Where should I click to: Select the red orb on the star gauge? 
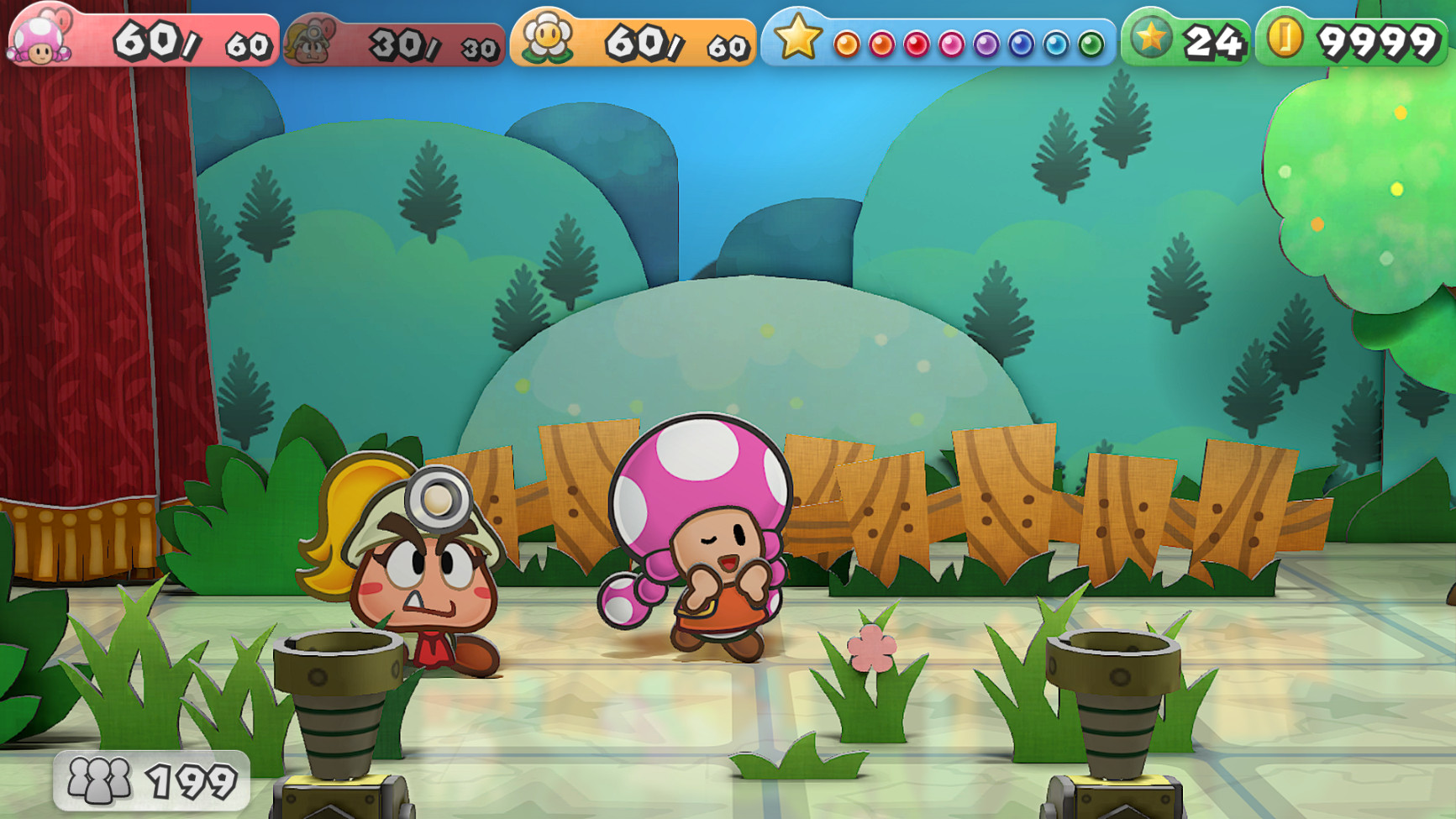(917, 42)
